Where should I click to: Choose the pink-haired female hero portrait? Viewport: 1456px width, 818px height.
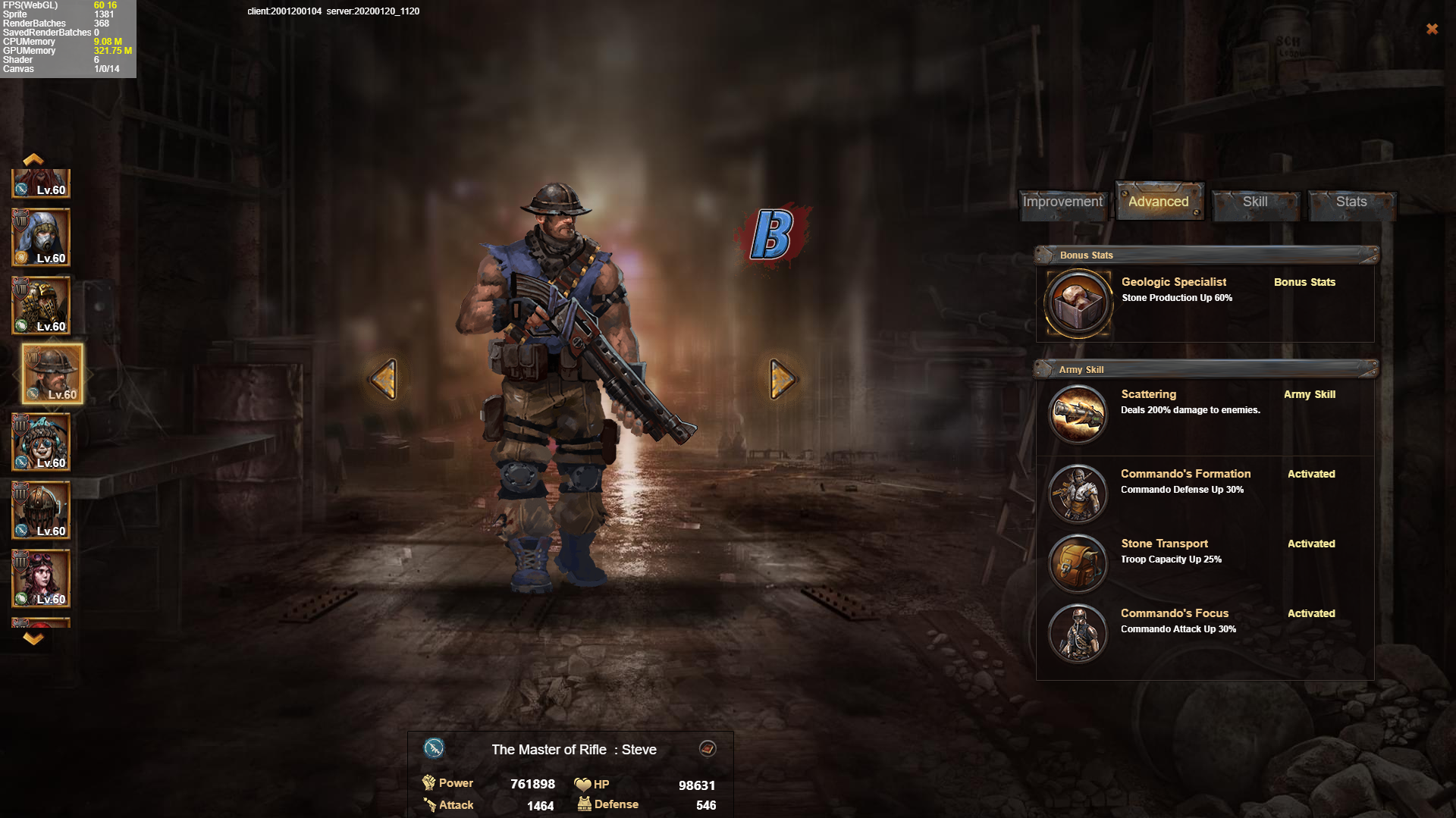(41, 578)
